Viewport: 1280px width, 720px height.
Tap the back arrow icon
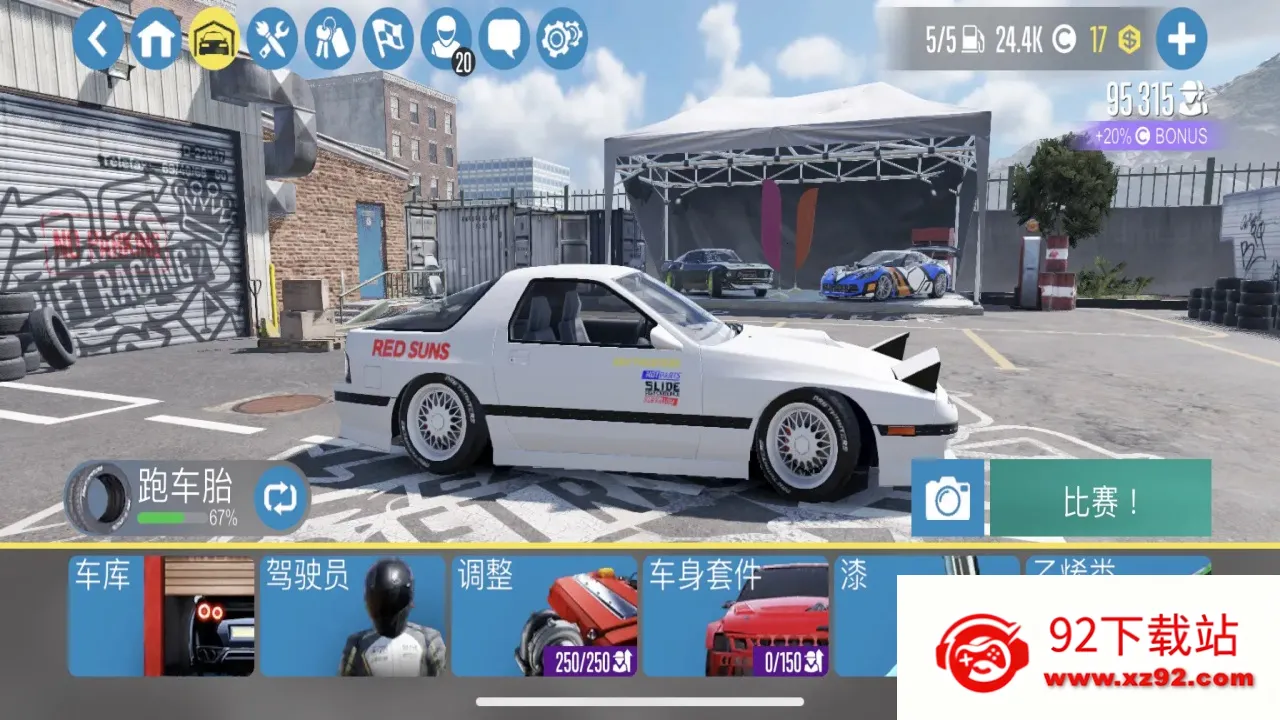pos(98,41)
